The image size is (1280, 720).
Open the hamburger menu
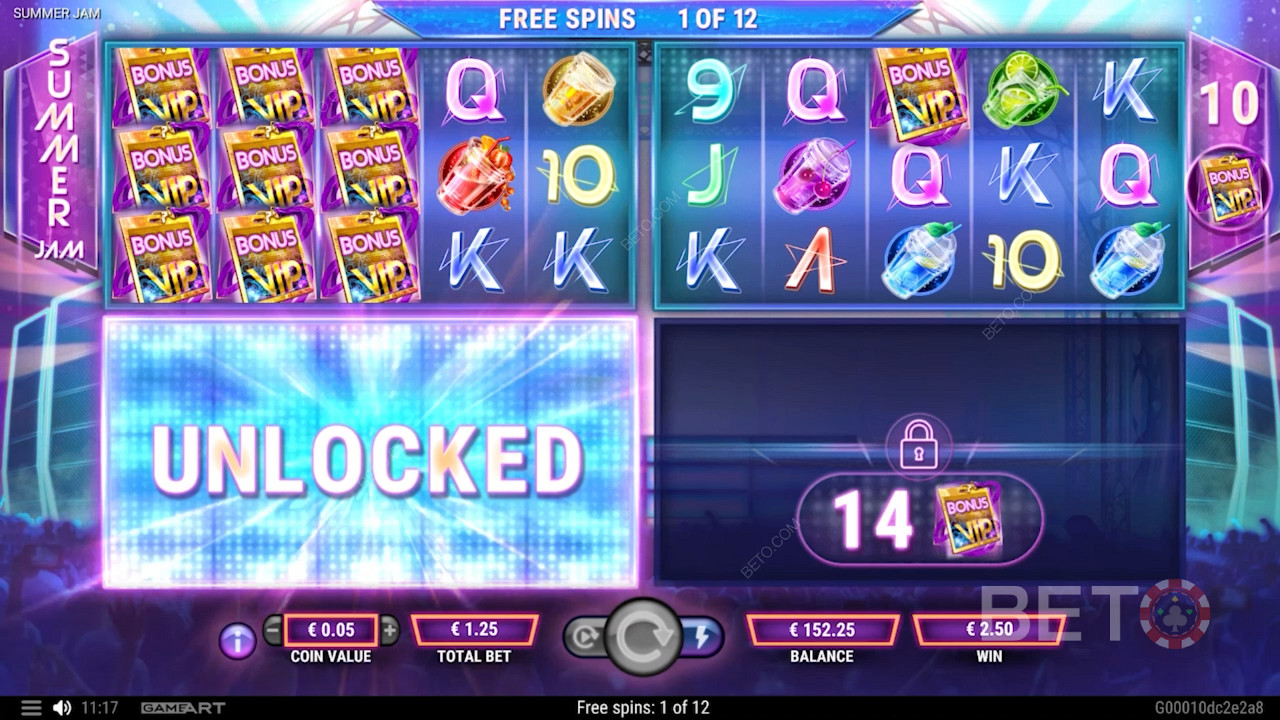[x=31, y=708]
